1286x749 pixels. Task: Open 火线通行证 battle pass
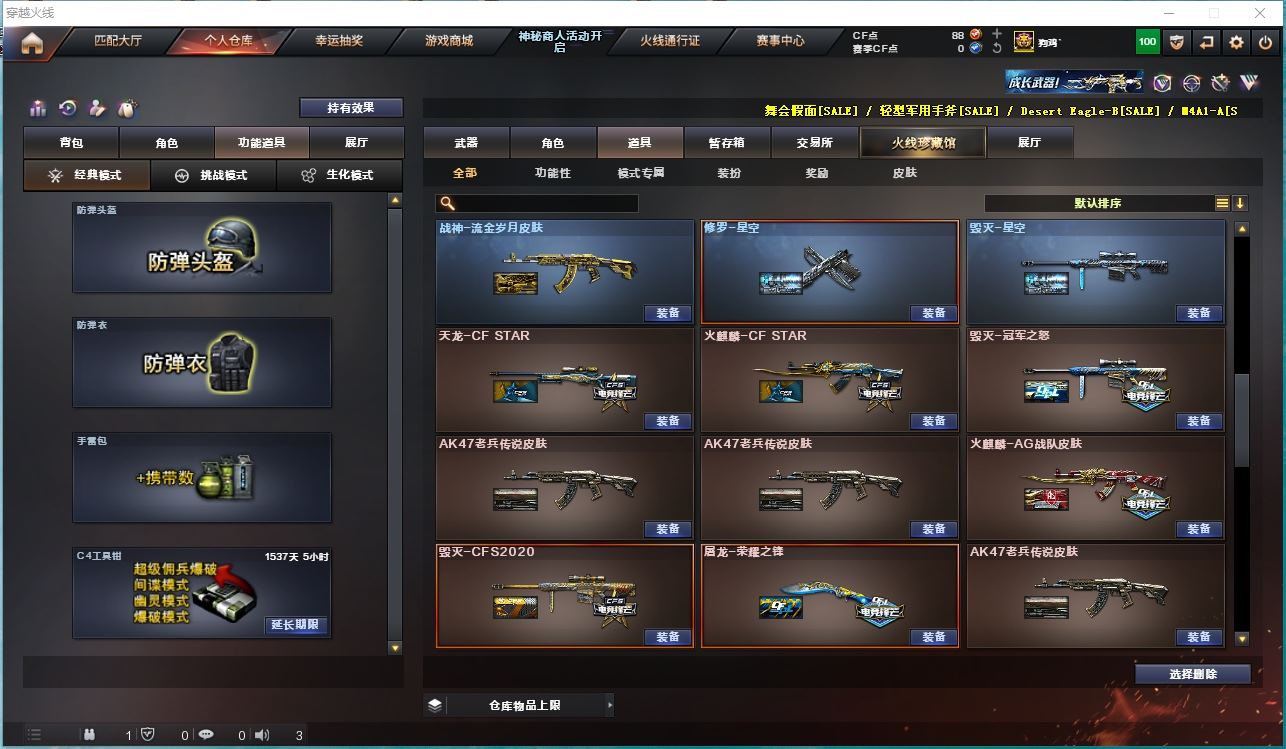click(670, 41)
